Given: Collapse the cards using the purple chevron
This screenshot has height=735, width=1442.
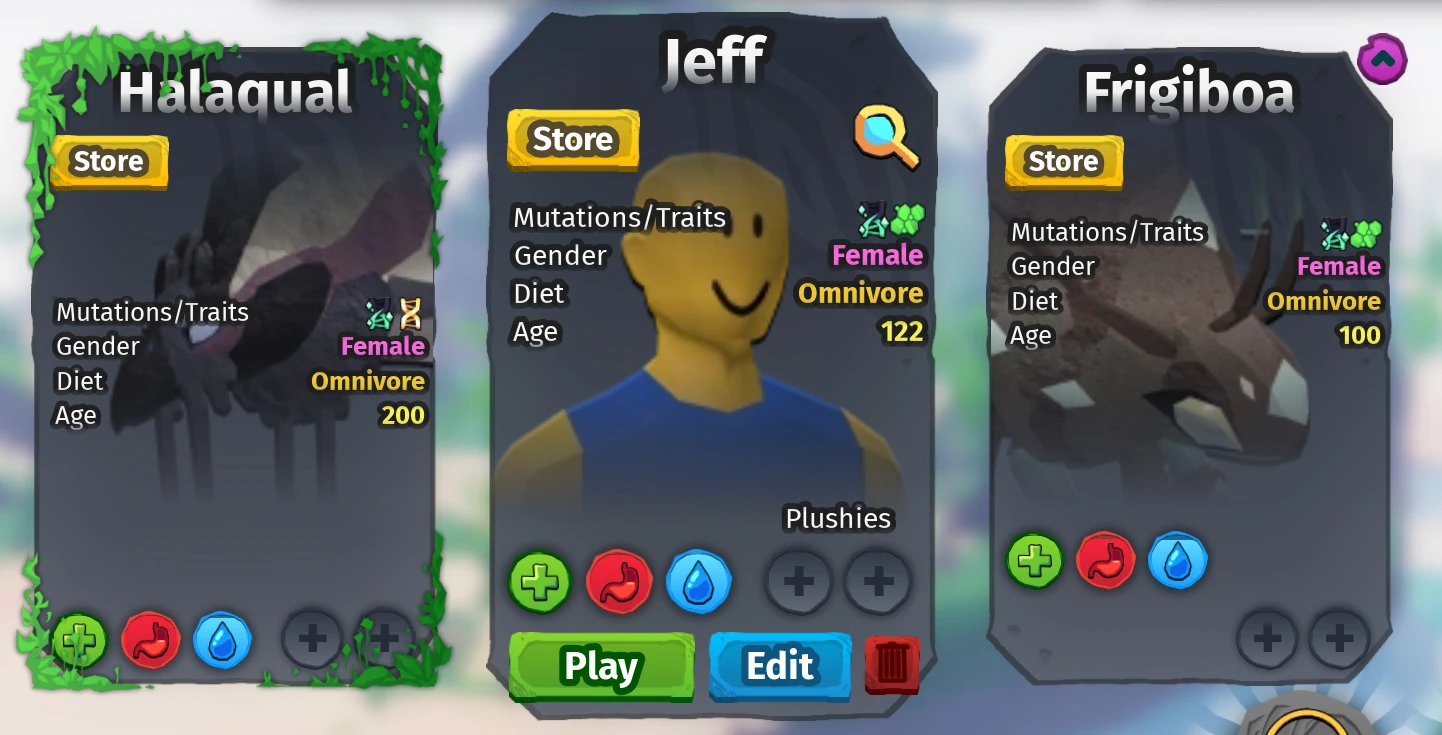Looking at the screenshot, I should pyautogui.click(x=1382, y=59).
